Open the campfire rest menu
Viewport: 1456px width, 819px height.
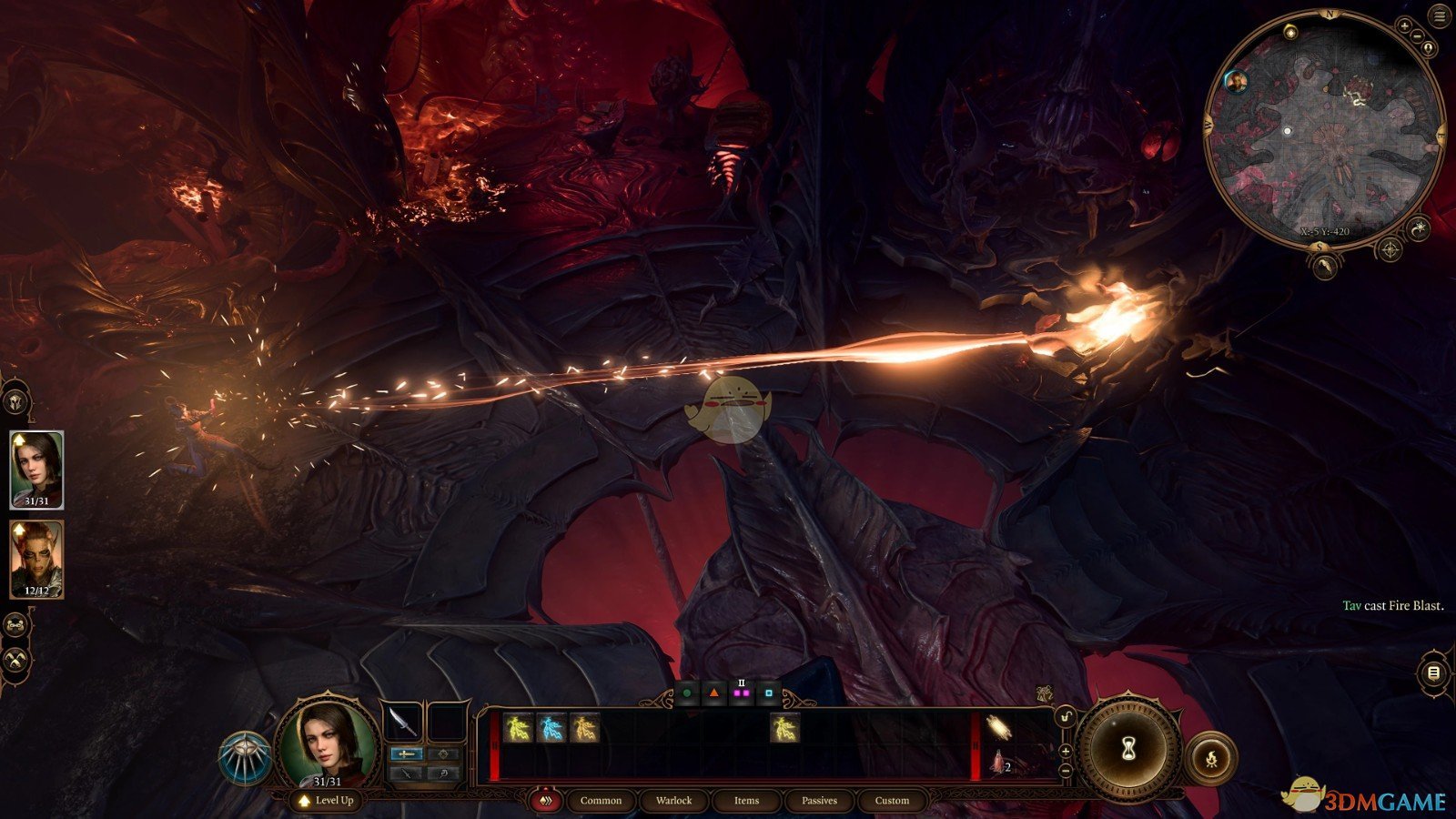tap(1211, 757)
